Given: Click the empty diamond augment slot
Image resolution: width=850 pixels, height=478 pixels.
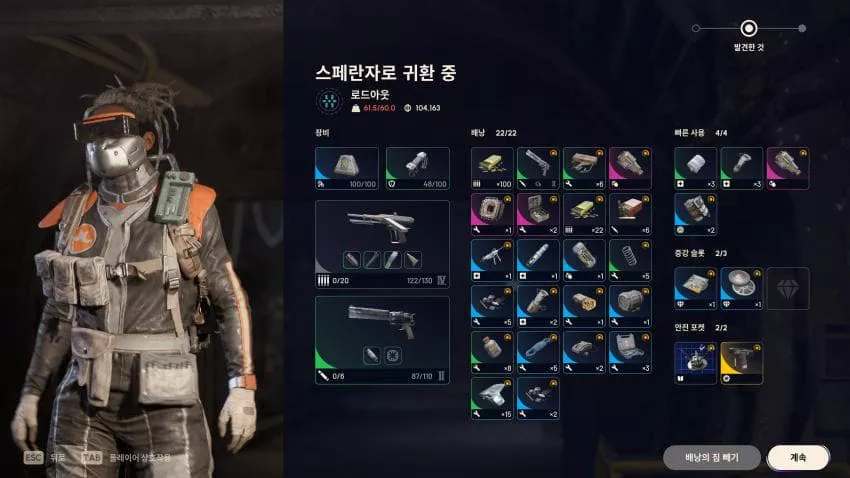Looking at the screenshot, I should 788,288.
